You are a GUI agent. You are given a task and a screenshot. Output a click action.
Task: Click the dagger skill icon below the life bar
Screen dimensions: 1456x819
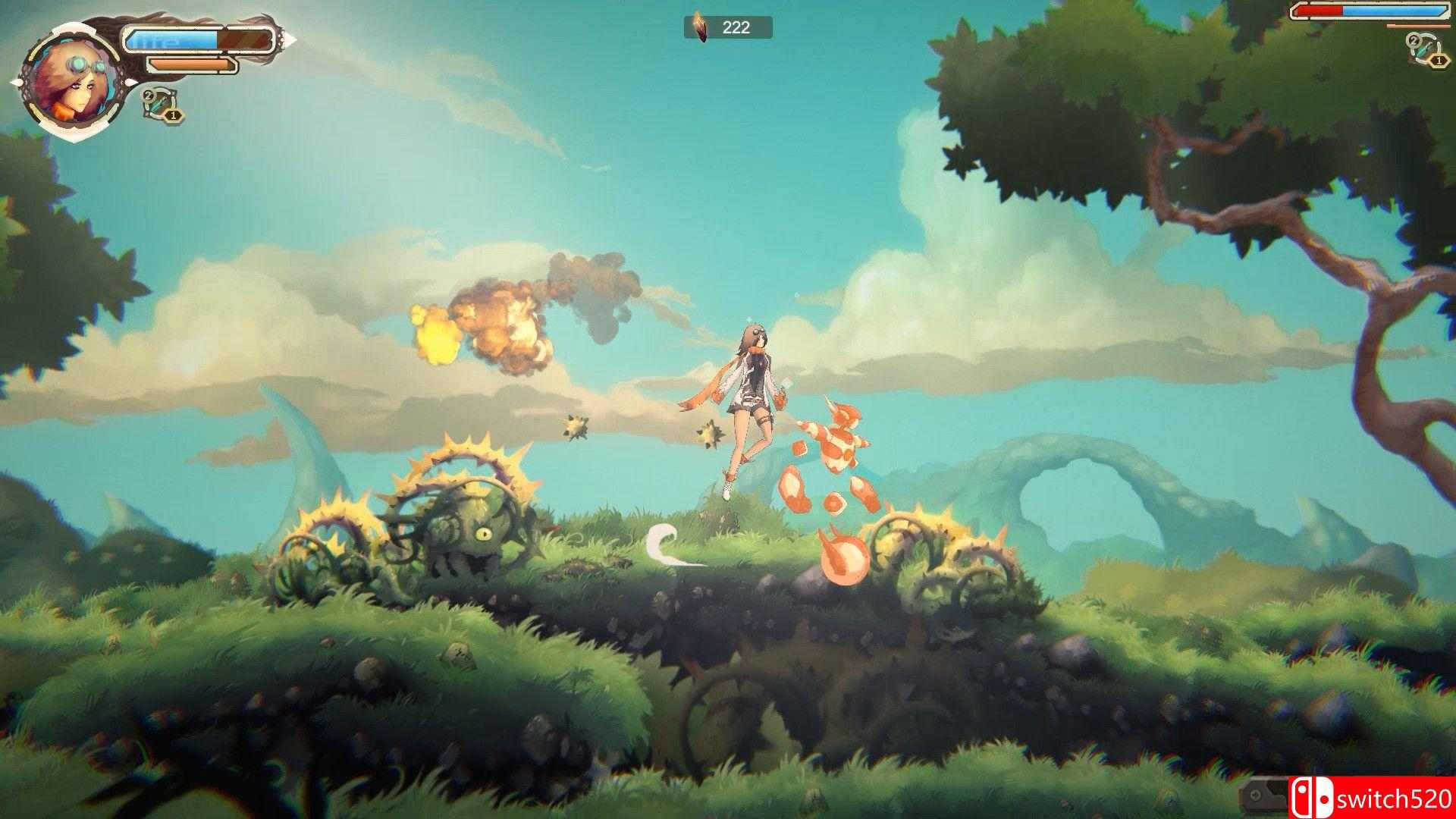coord(160,105)
